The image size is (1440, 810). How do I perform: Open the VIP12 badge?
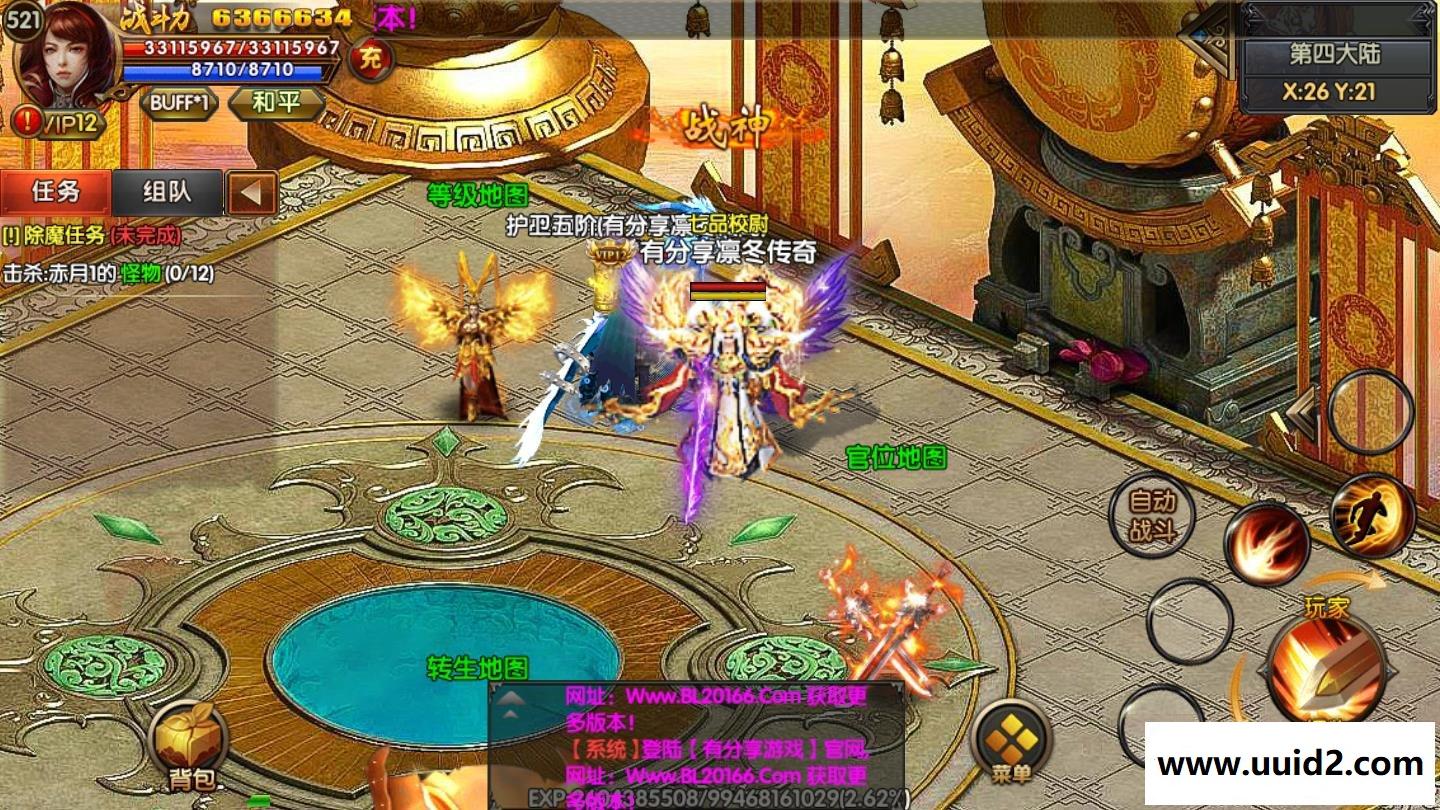pos(60,123)
